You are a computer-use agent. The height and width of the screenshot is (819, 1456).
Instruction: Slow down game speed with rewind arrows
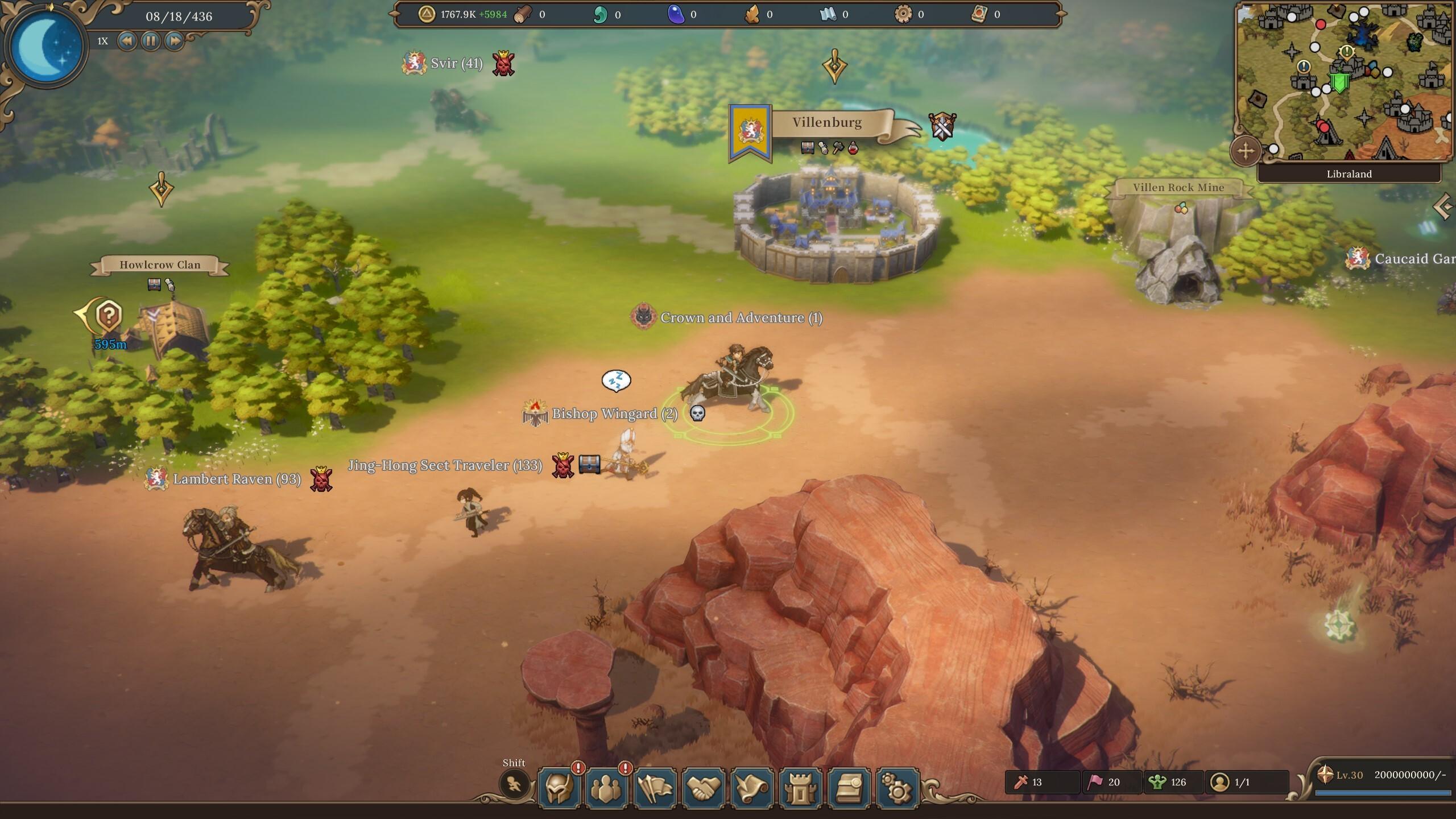coord(127,41)
